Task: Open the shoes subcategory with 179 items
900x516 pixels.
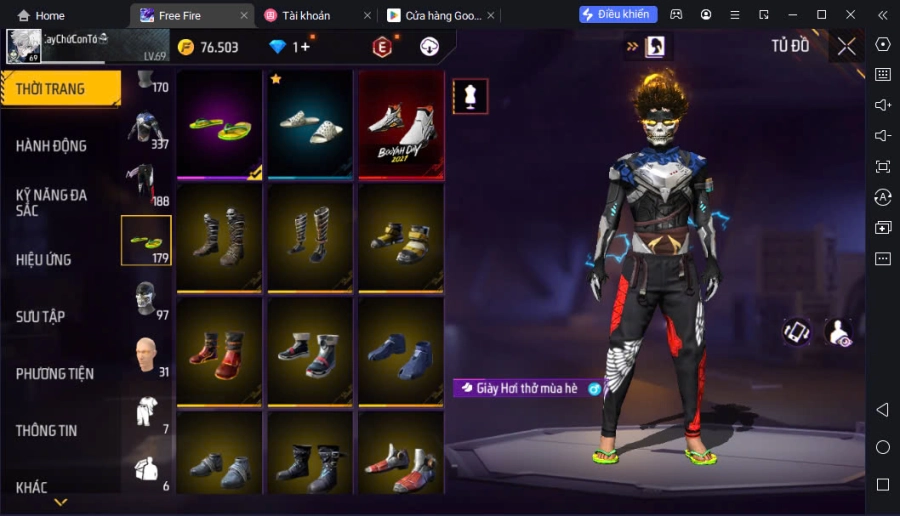Action: (x=146, y=241)
